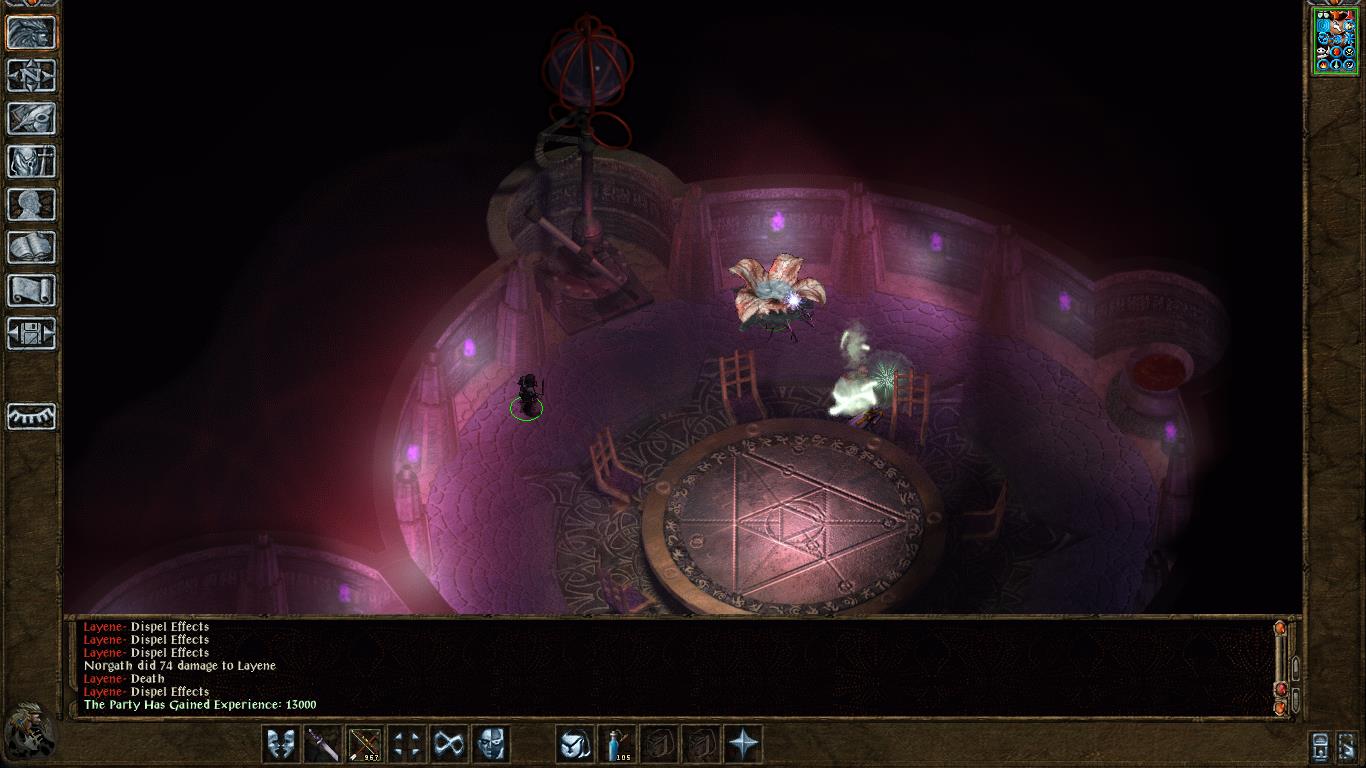Open the journal with the quill button
Screen dimensions: 1366x768
pos(31,118)
